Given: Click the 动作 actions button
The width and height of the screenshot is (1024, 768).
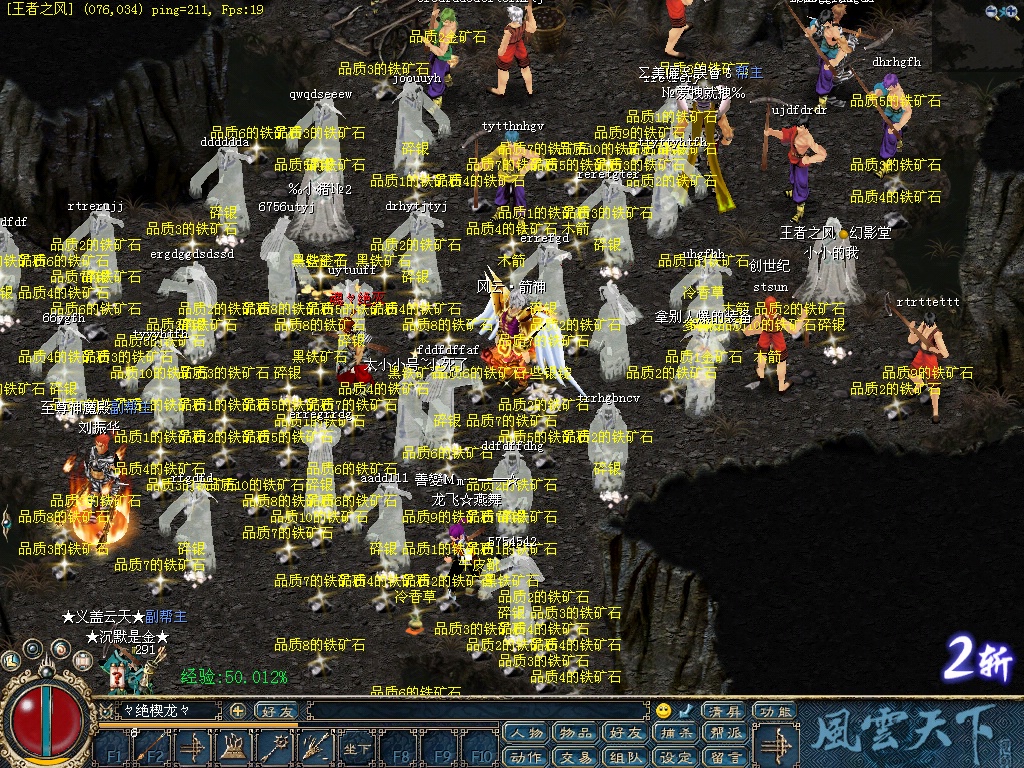Looking at the screenshot, I should pos(526,757).
